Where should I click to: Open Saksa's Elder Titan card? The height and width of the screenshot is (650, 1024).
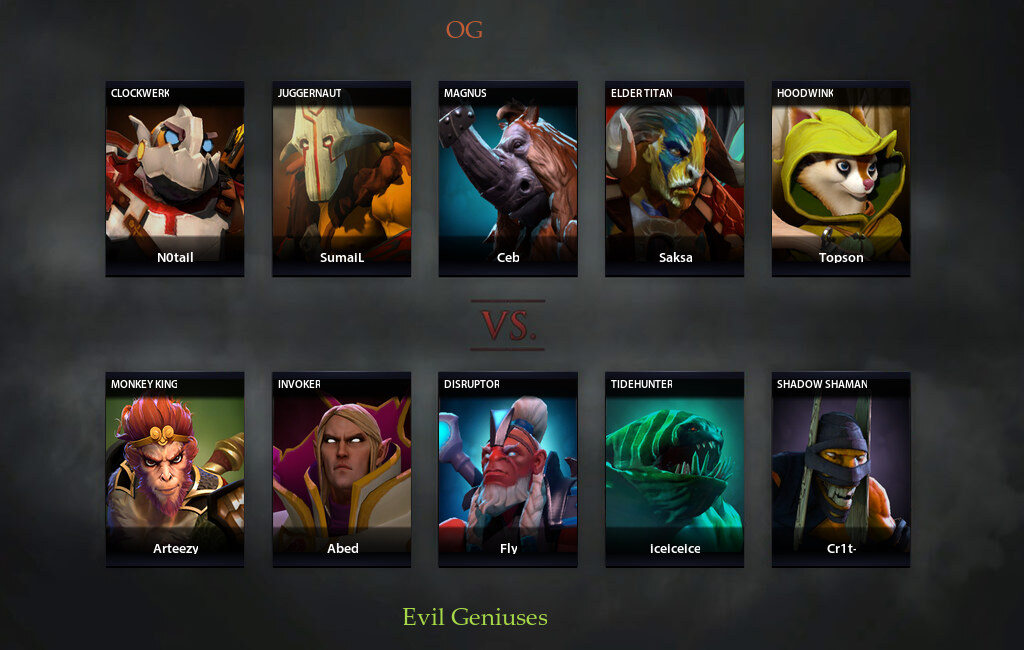pyautogui.click(x=674, y=178)
